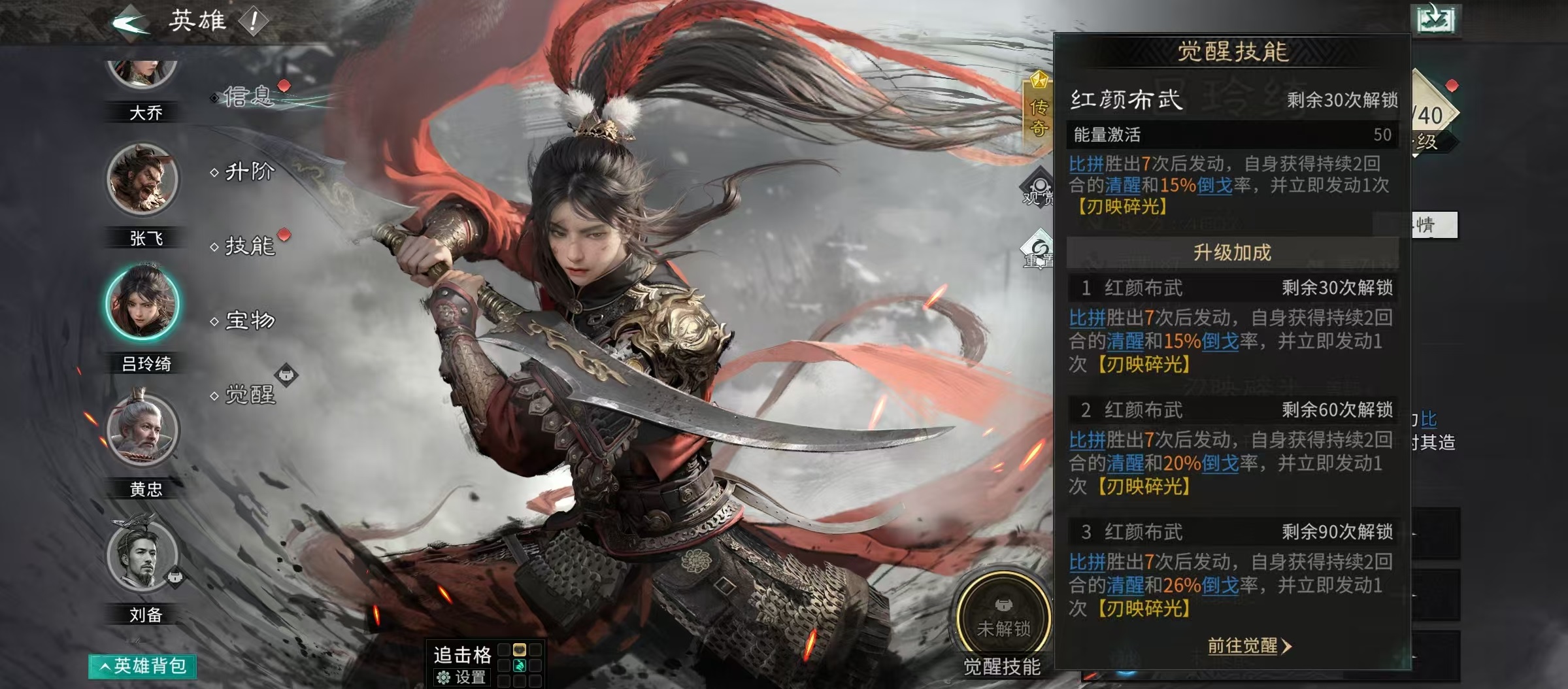This screenshot has height=689, width=1568.
Task: Click the 能量激活 energy cost bar
Action: pos(1232,137)
